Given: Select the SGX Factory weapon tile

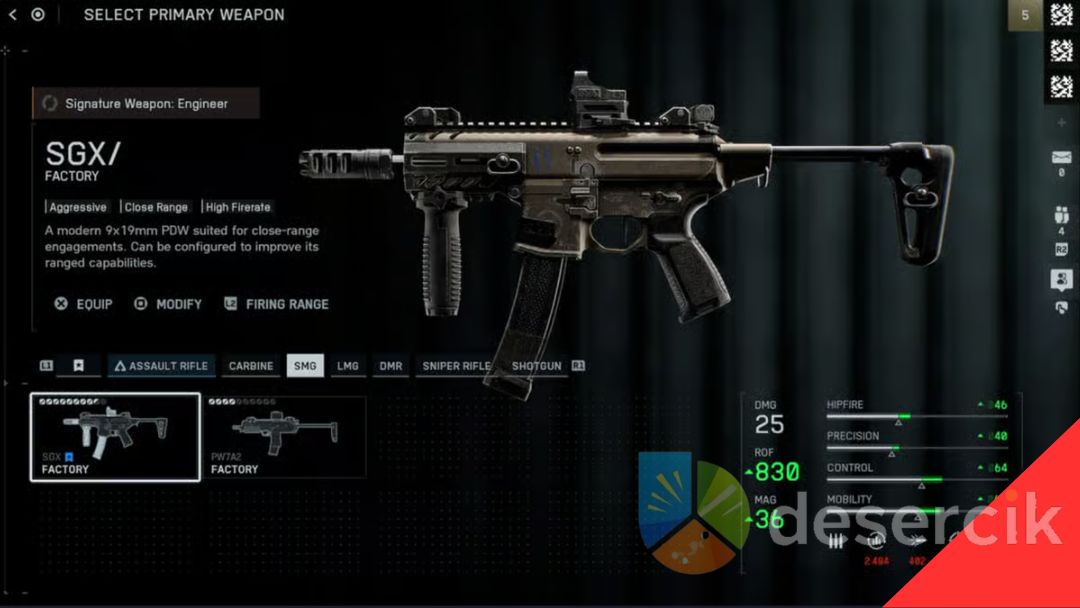Looking at the screenshot, I should point(115,437).
